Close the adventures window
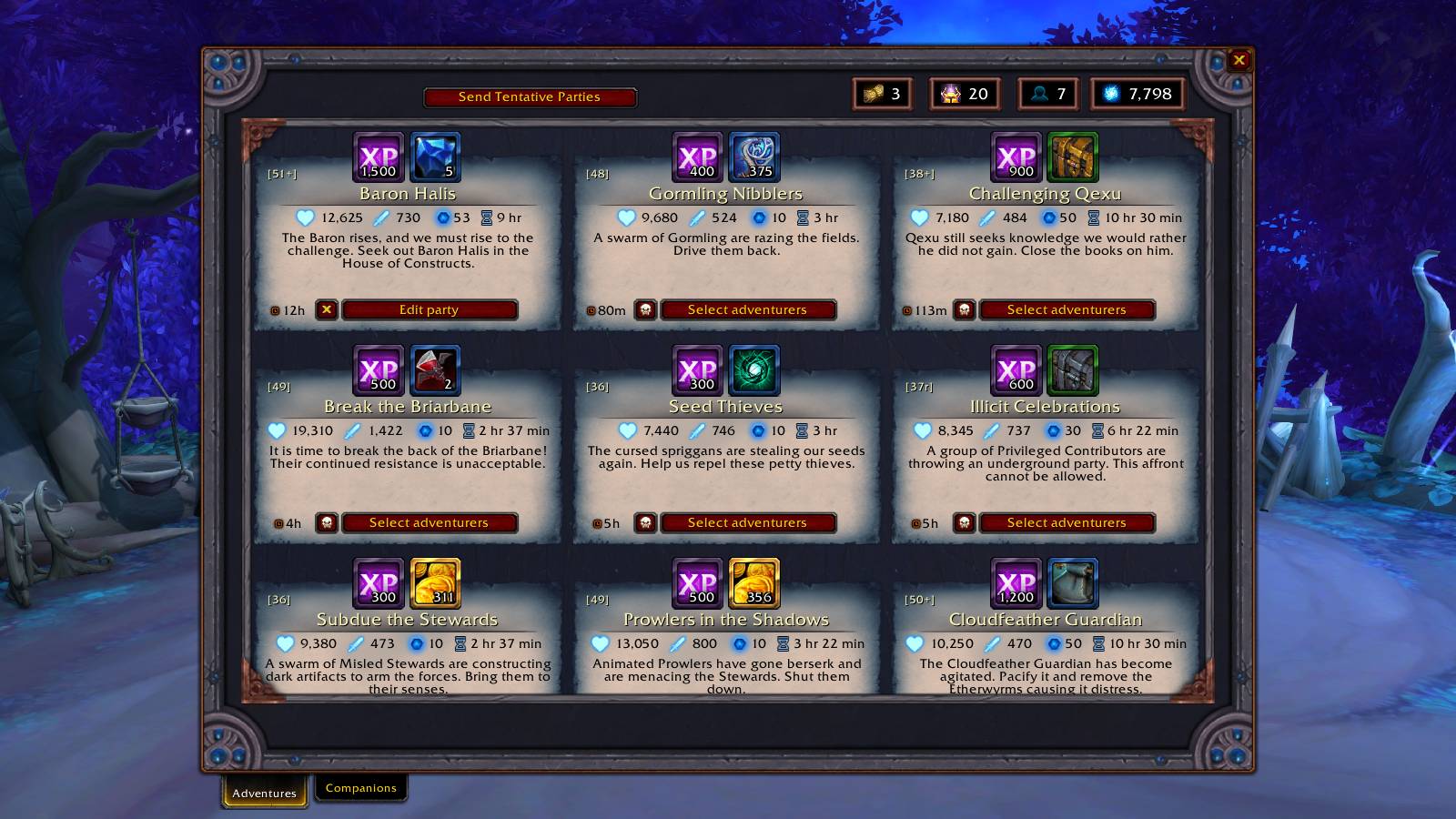Screen dimensions: 1456x819 click(x=1239, y=60)
